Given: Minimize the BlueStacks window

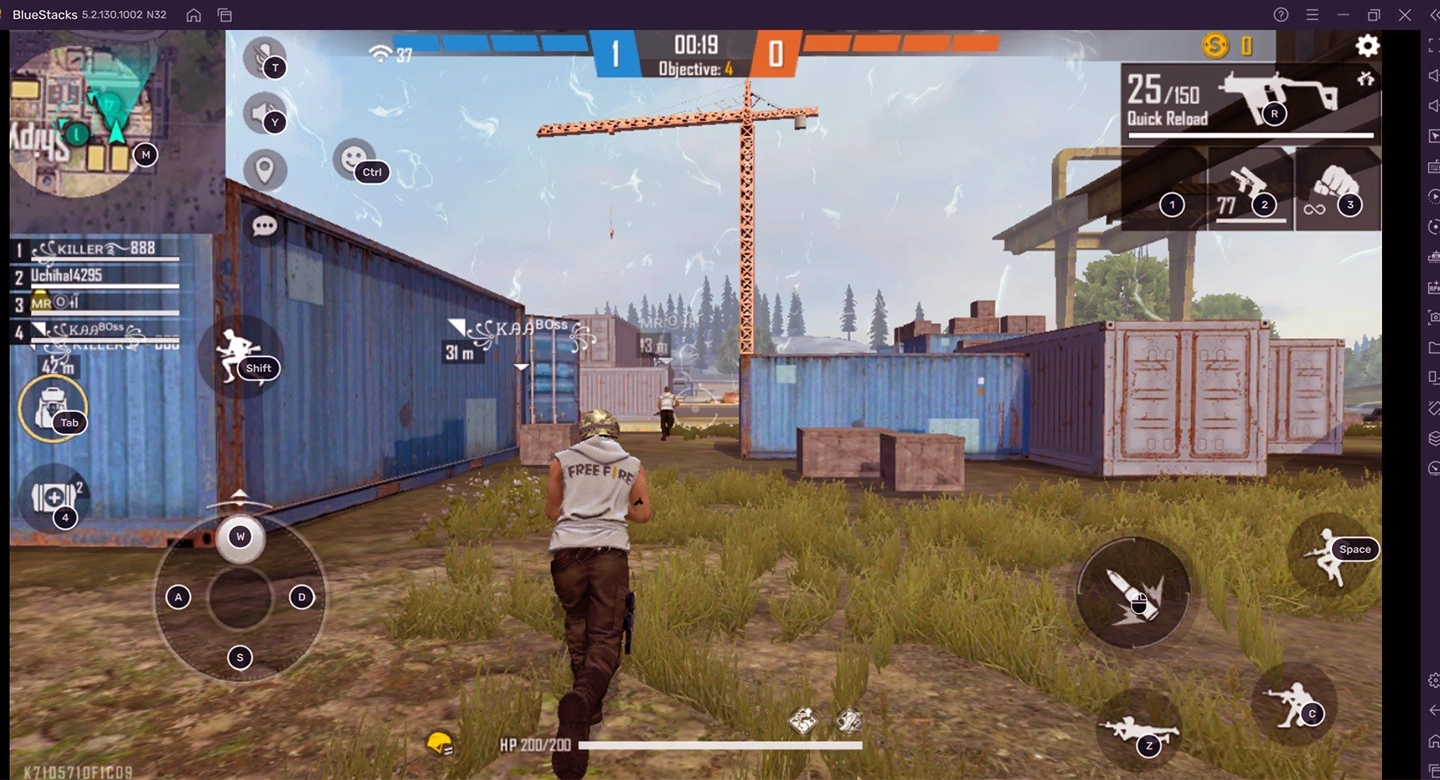Looking at the screenshot, I should (x=1342, y=15).
